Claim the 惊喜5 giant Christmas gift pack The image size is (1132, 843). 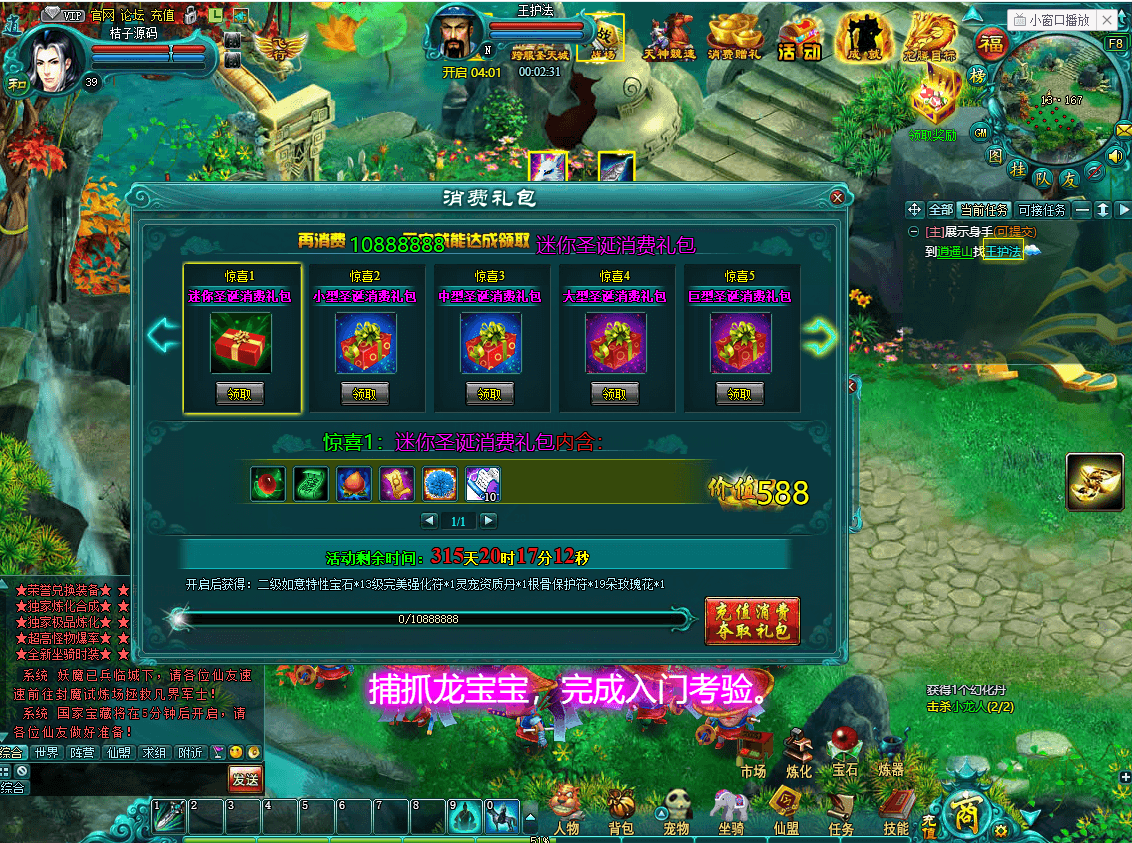pos(740,394)
